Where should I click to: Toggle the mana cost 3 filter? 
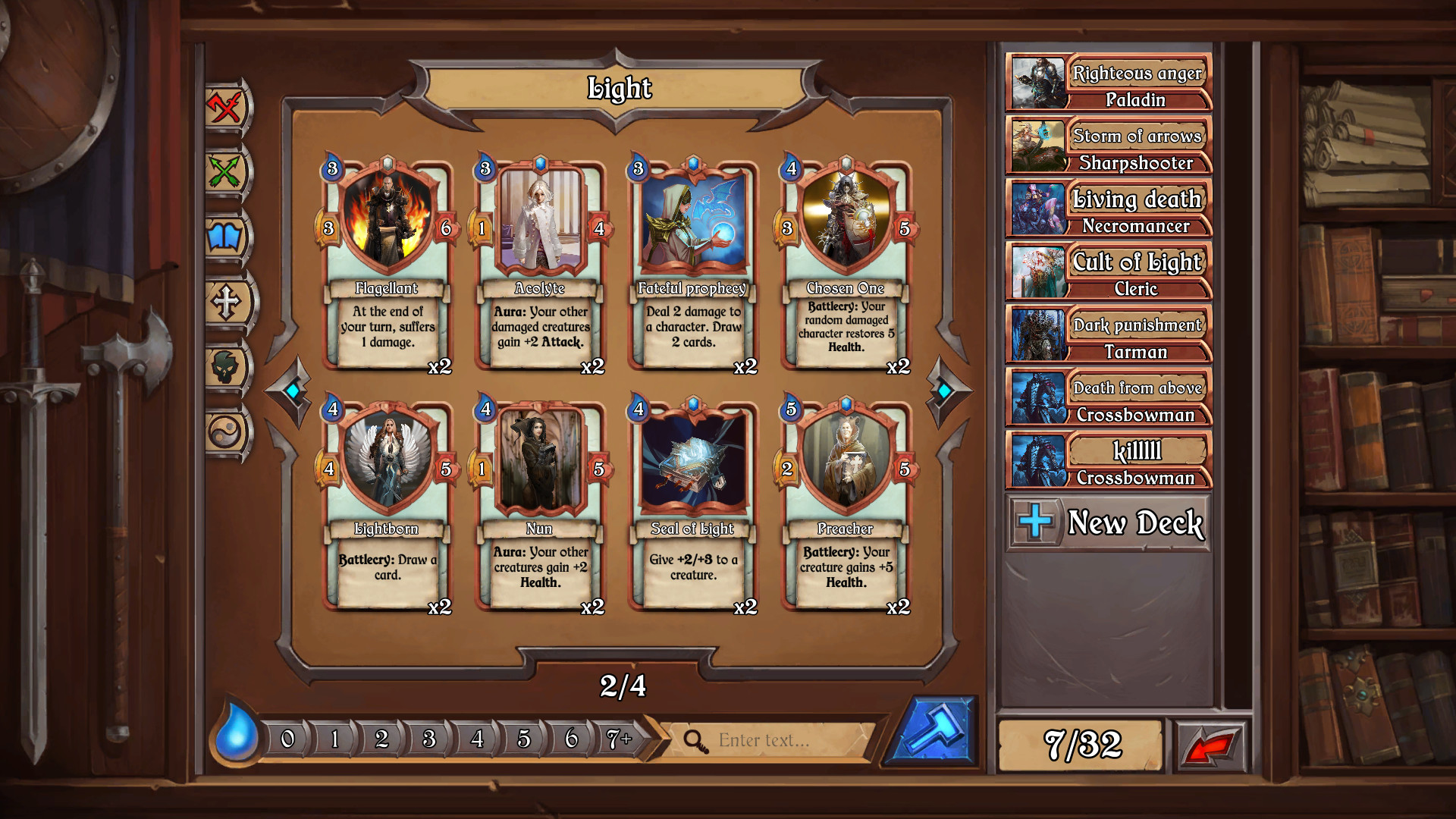click(x=428, y=738)
